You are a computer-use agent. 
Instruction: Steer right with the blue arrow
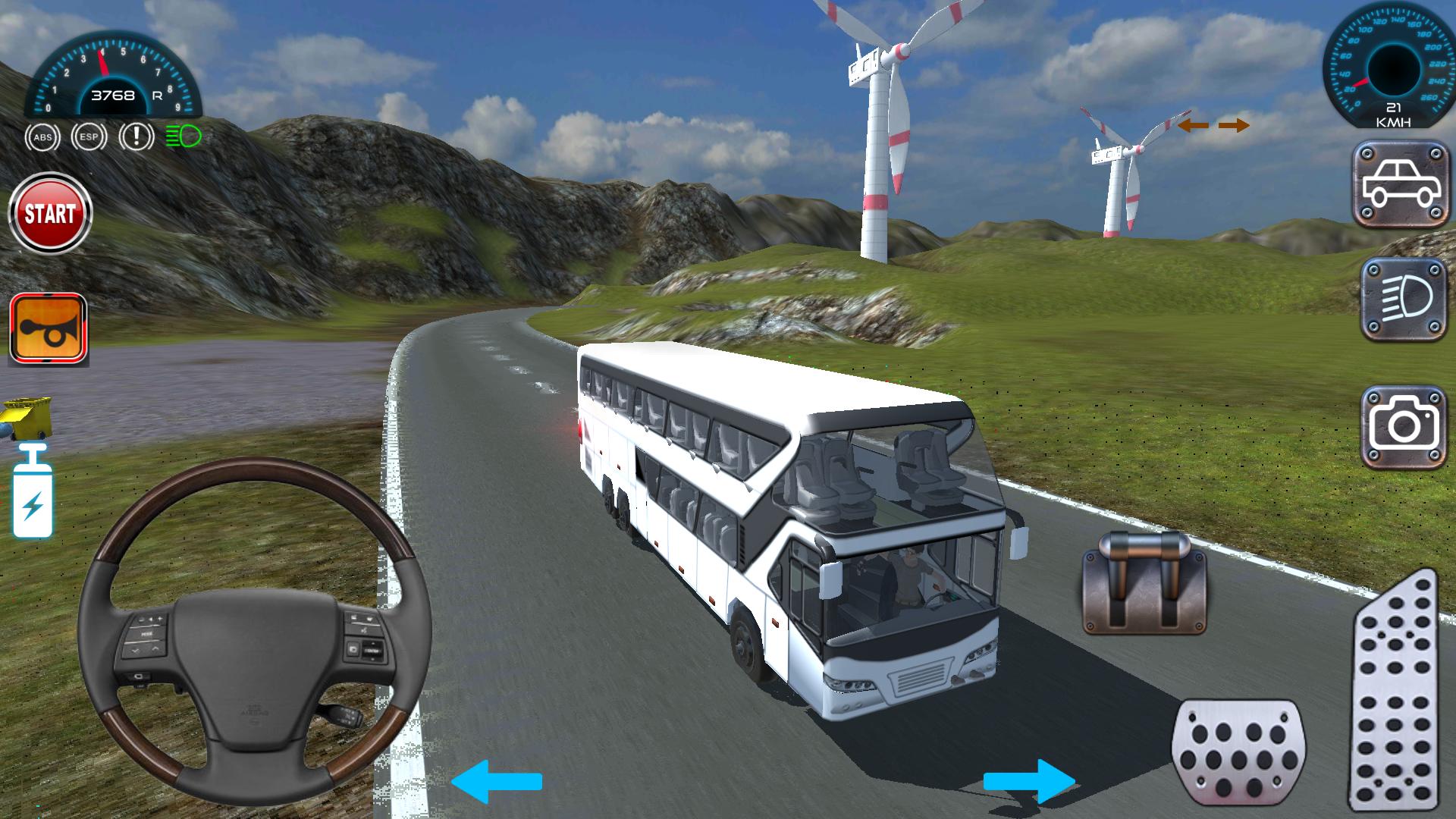(x=1029, y=781)
